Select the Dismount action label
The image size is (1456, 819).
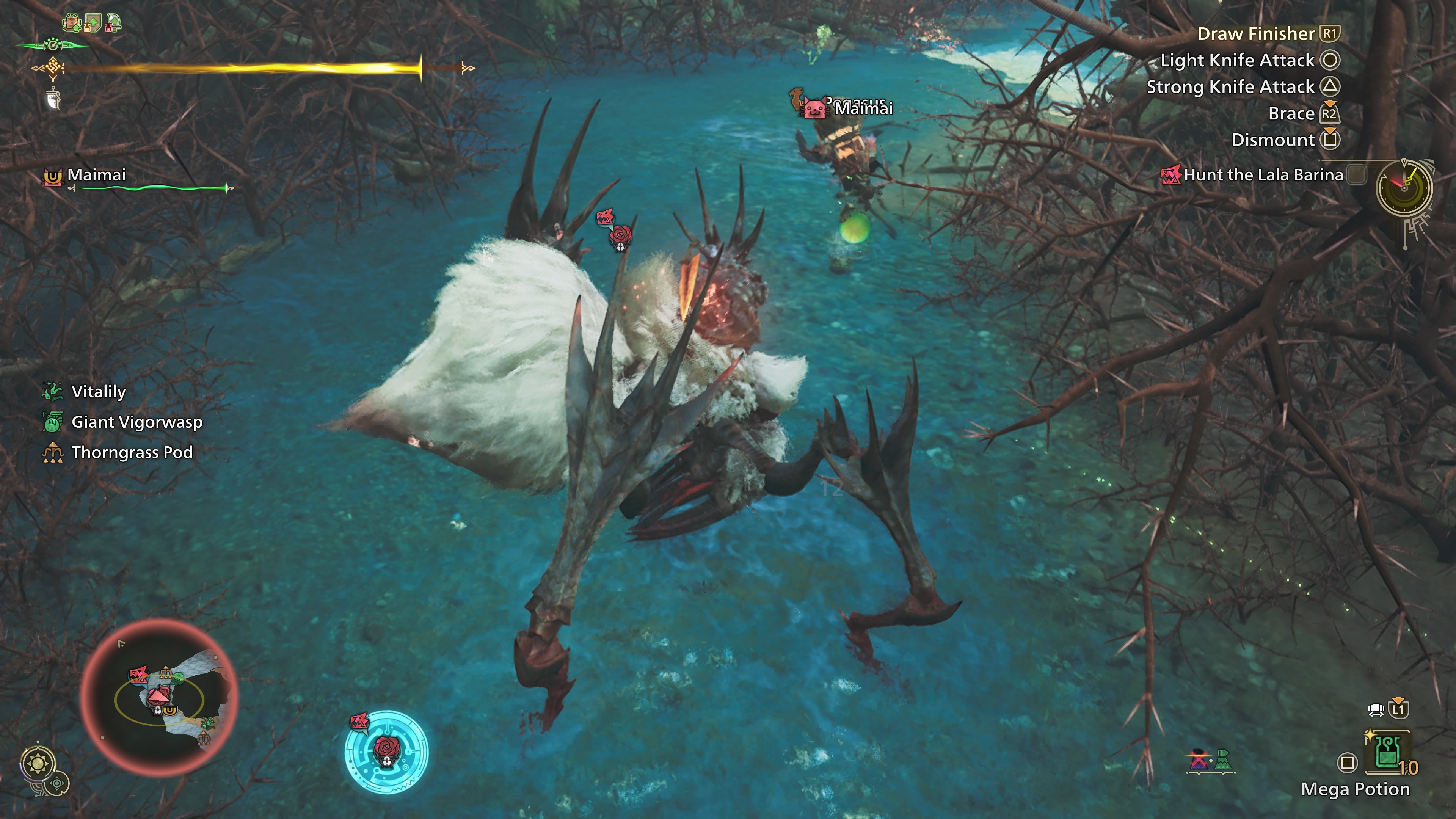(1273, 140)
